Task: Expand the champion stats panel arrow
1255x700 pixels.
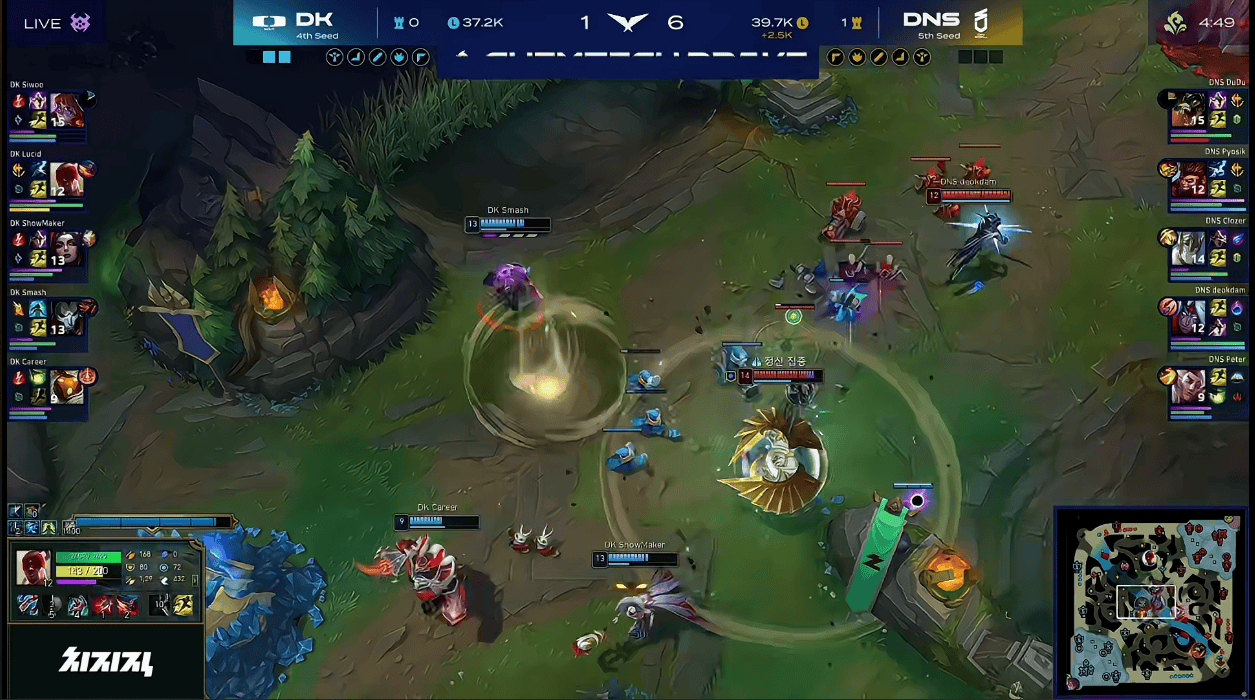Action: [196, 580]
